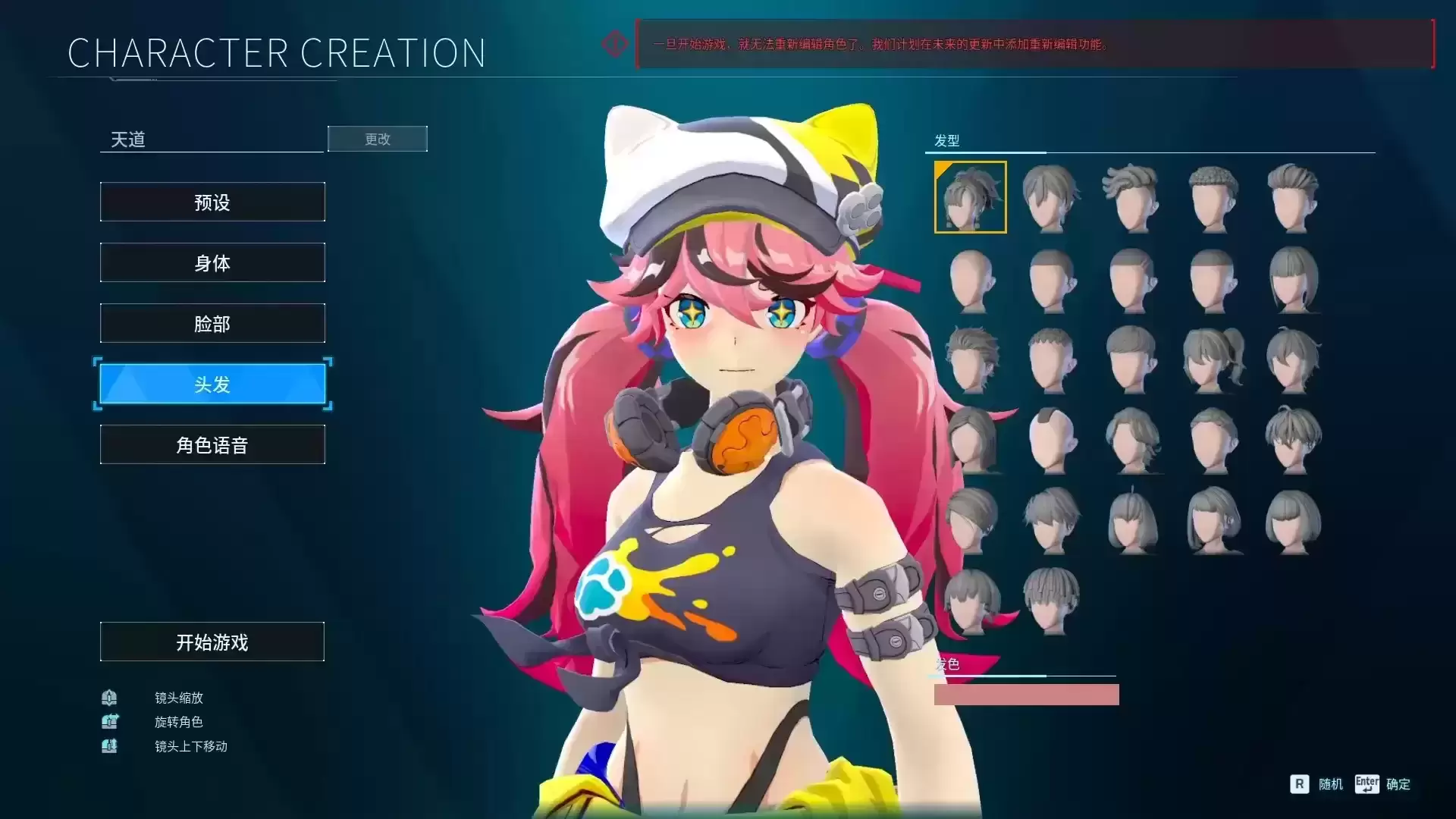Click the 更改 name change button
This screenshot has width=1456, height=819.
(x=377, y=139)
